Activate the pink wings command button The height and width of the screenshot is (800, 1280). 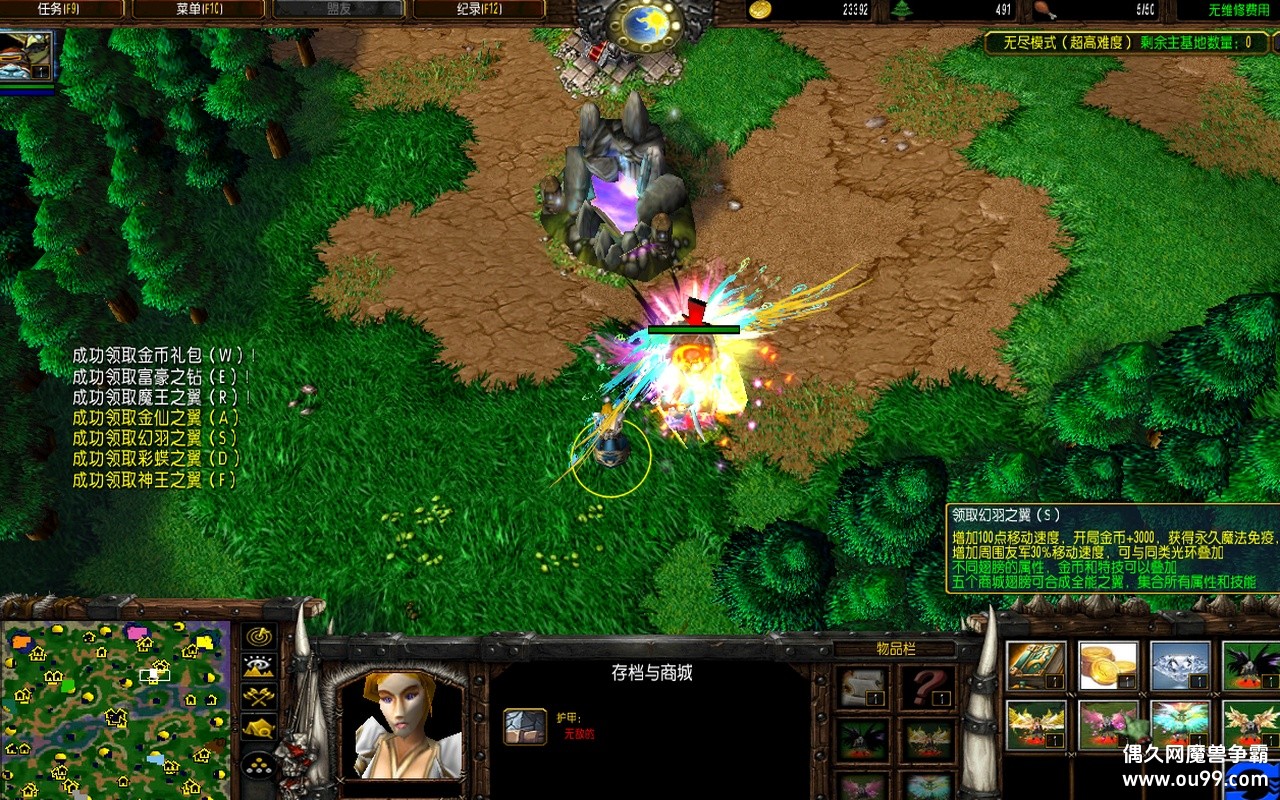click(1108, 724)
